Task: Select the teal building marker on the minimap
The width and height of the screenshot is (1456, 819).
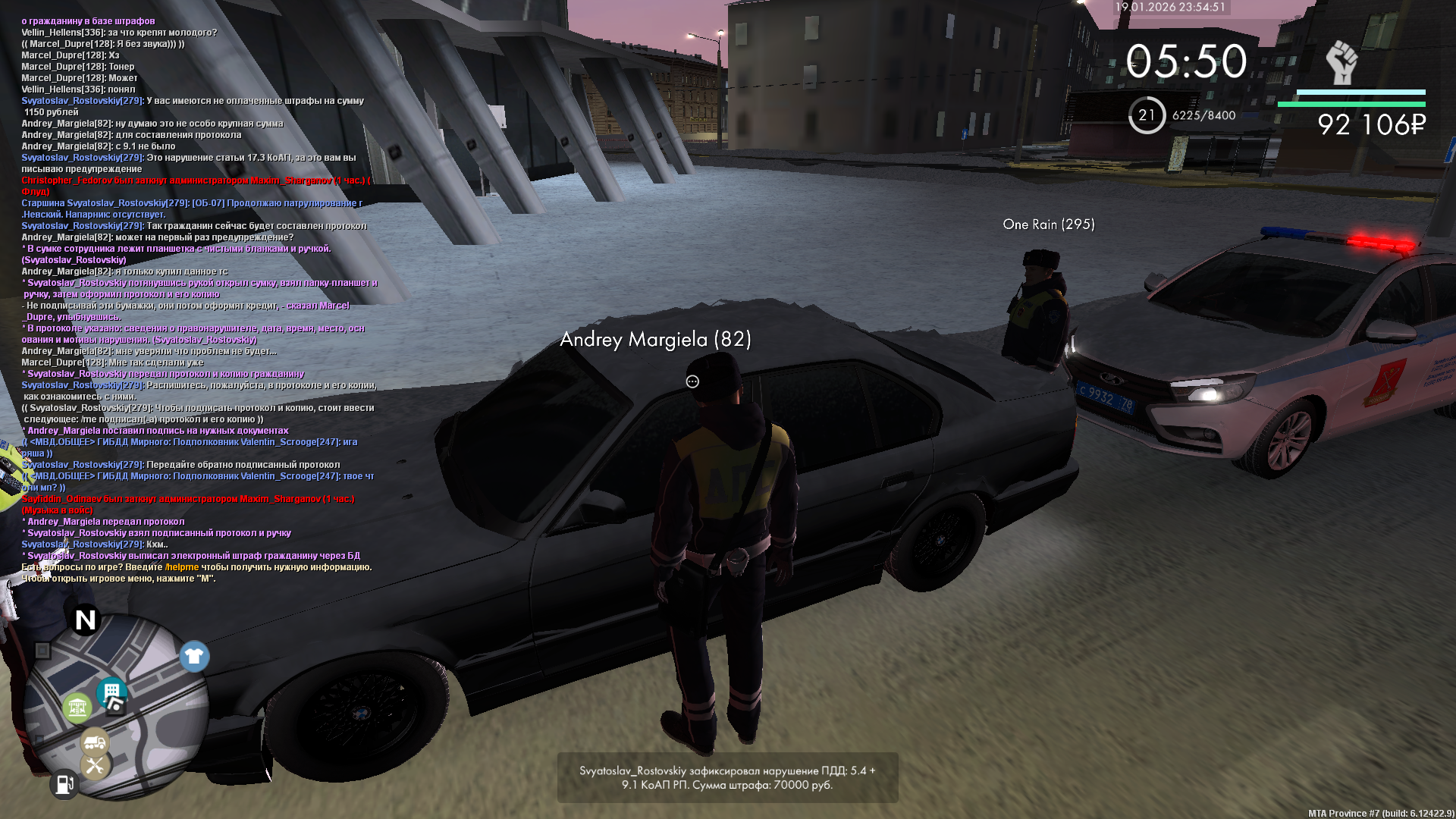Action: [x=111, y=691]
